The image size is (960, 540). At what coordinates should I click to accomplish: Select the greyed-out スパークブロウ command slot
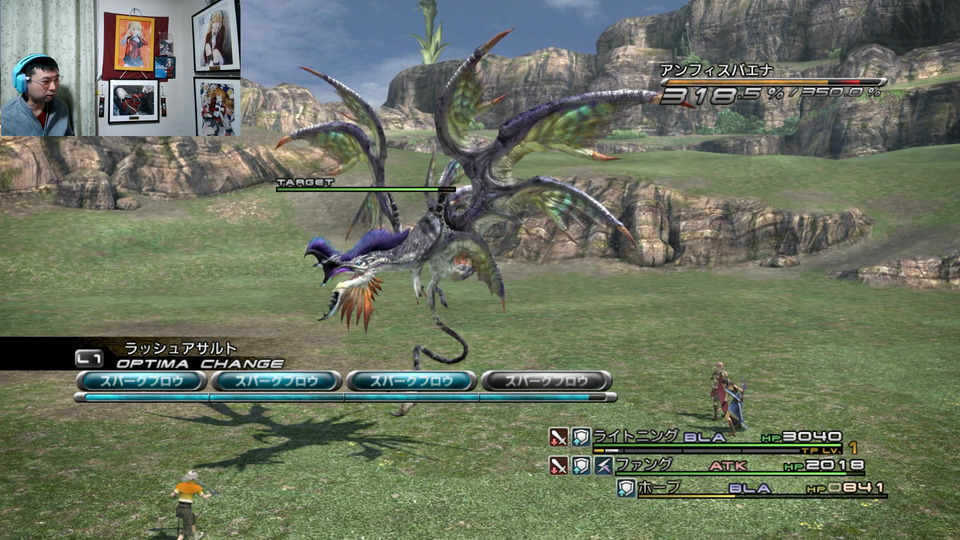pyautogui.click(x=546, y=381)
